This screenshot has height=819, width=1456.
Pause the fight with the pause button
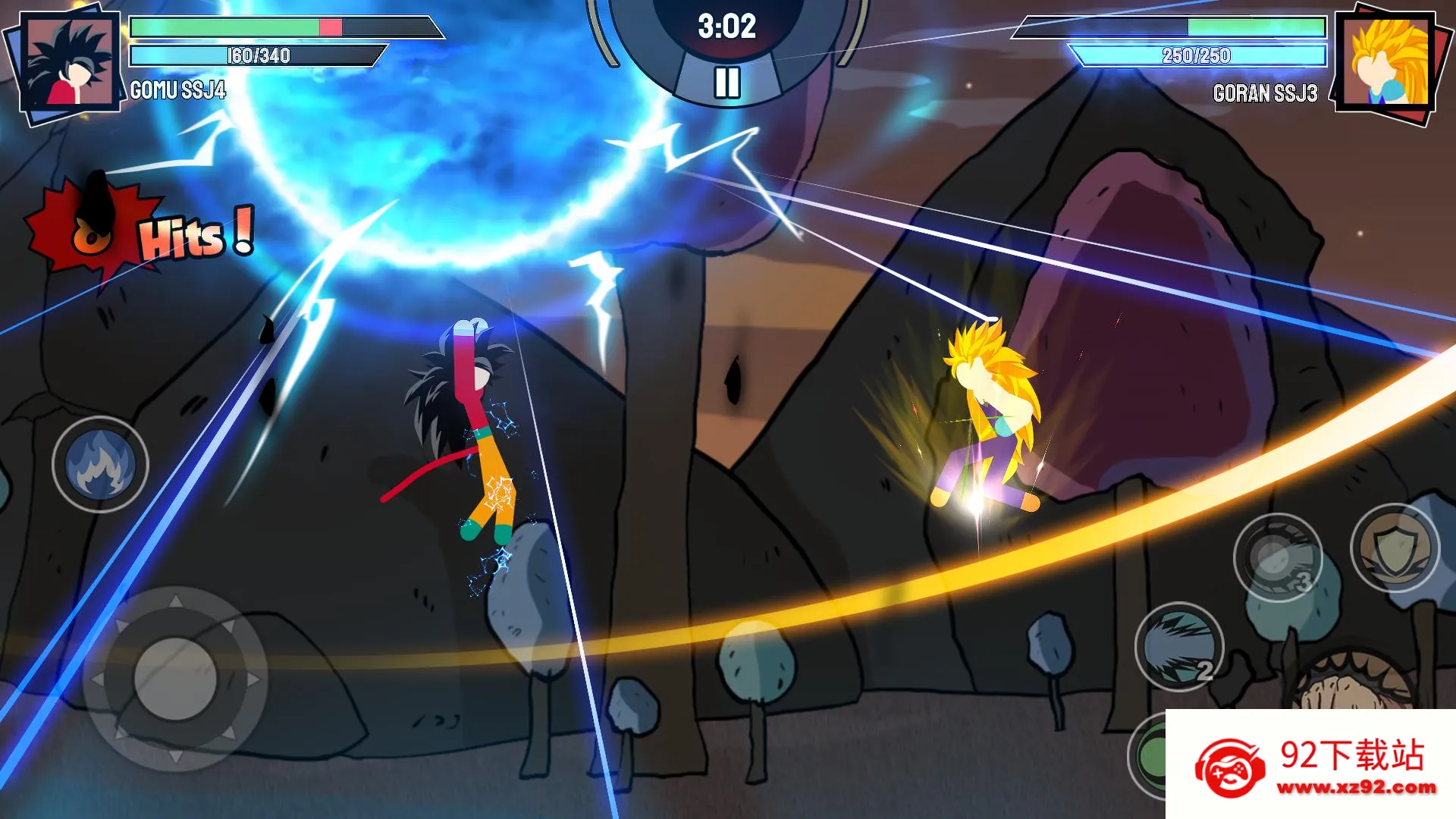726,82
